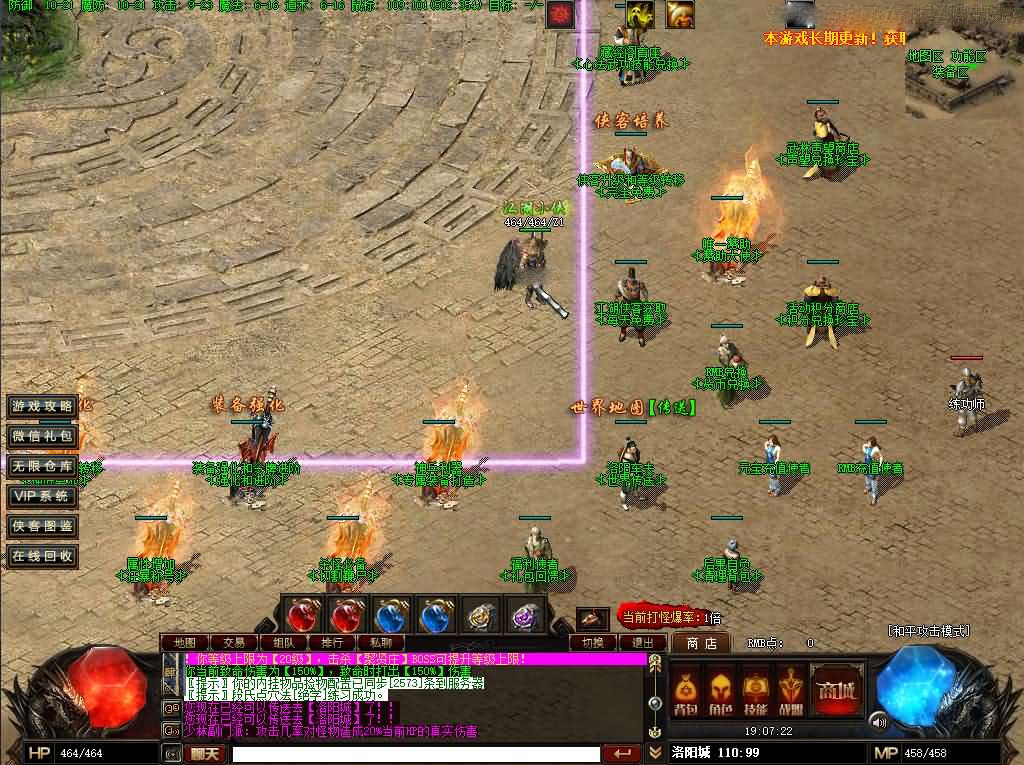Click the chat text input field
Screen dimensions: 1024x765
pos(415,754)
